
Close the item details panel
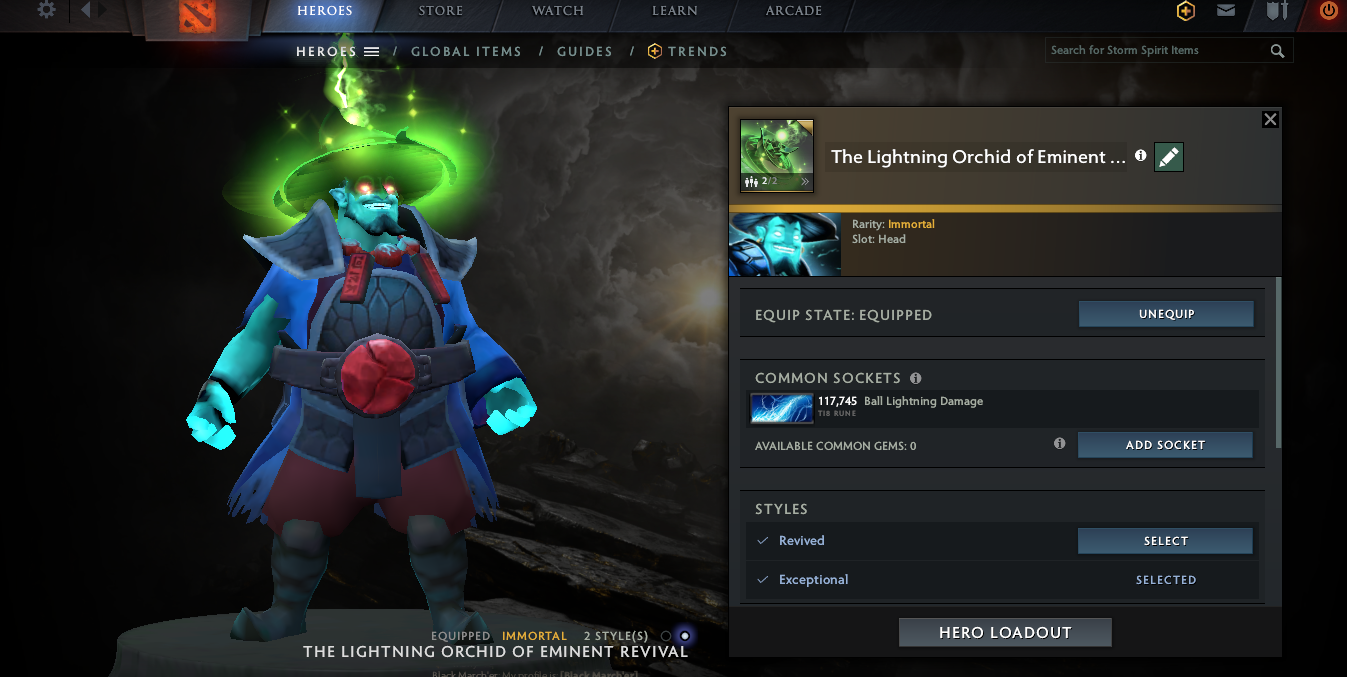(1270, 120)
